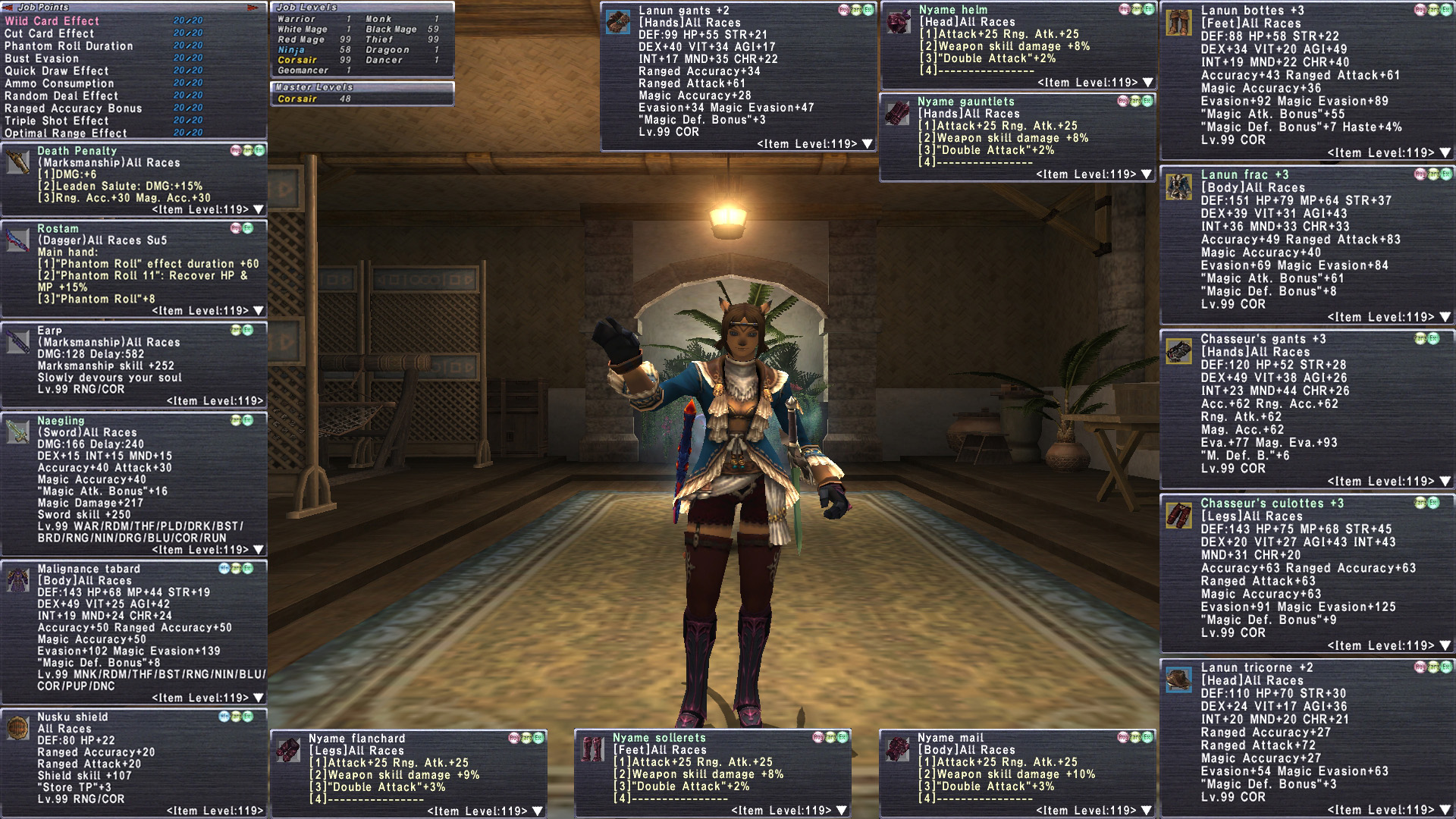This screenshot has width=1456, height=819.
Task: Choose the Malignance tabard icon
Action: 18,580
